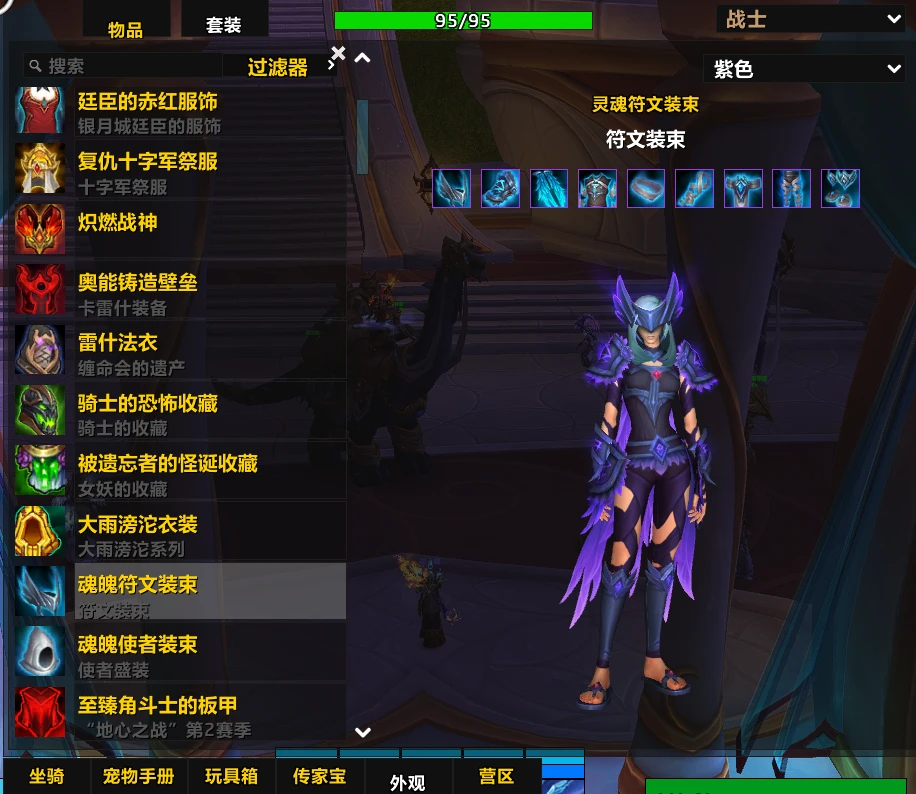Viewport: 916px width, 794px height.
Task: Select the 至臻角斗士的板甲 set
Action: click(180, 715)
